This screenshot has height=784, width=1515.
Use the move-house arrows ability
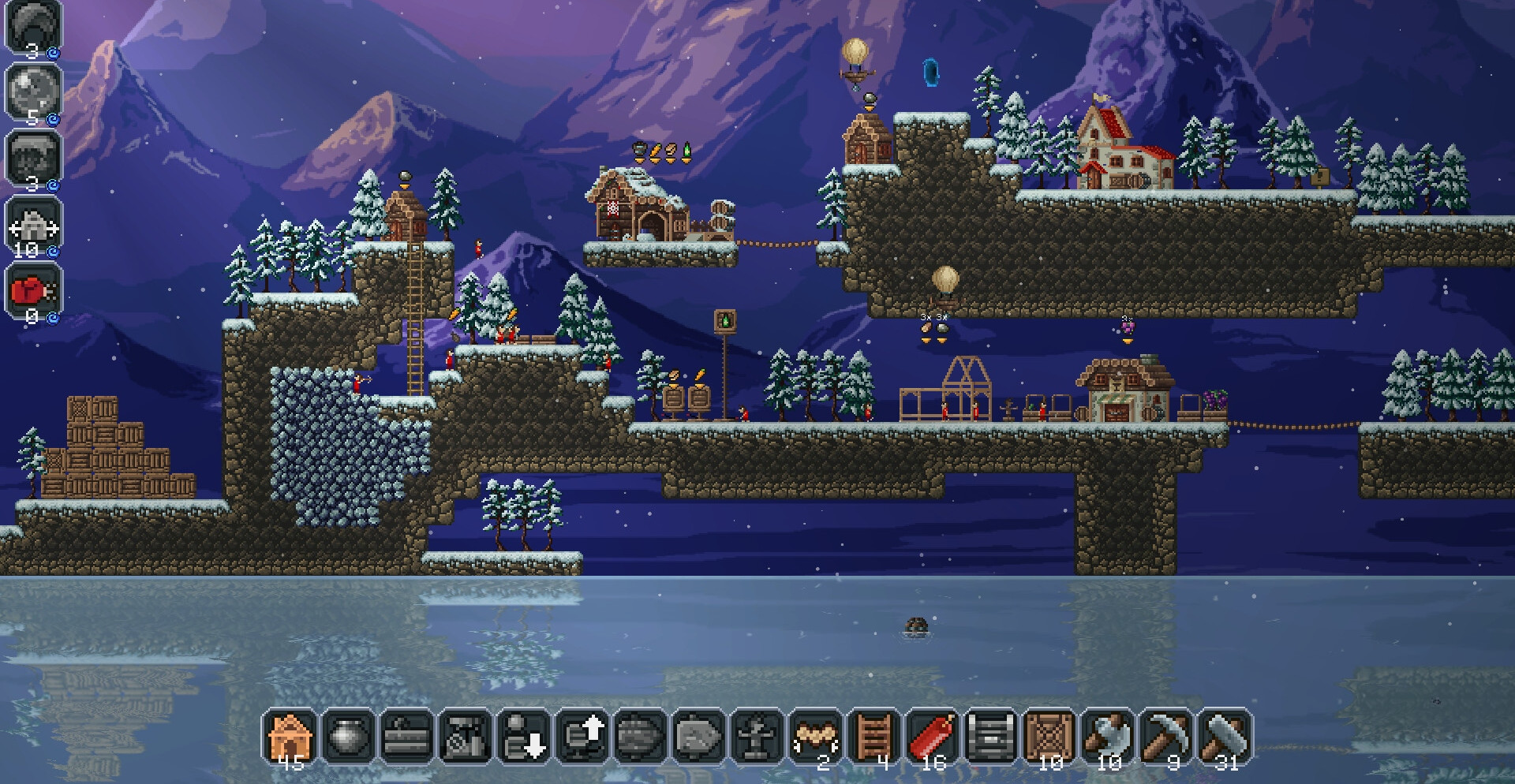[33, 226]
